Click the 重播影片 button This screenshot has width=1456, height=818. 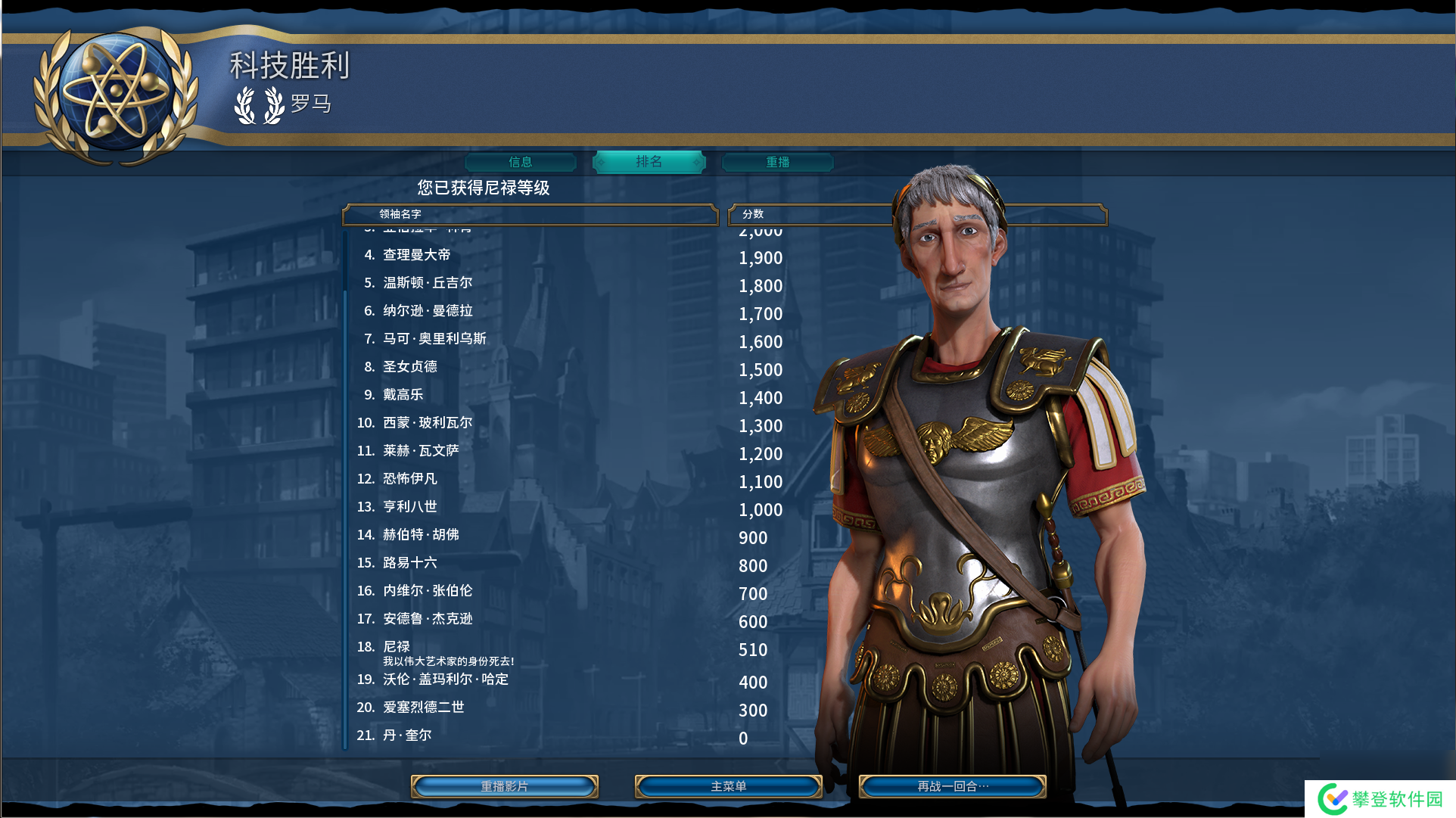pos(505,786)
